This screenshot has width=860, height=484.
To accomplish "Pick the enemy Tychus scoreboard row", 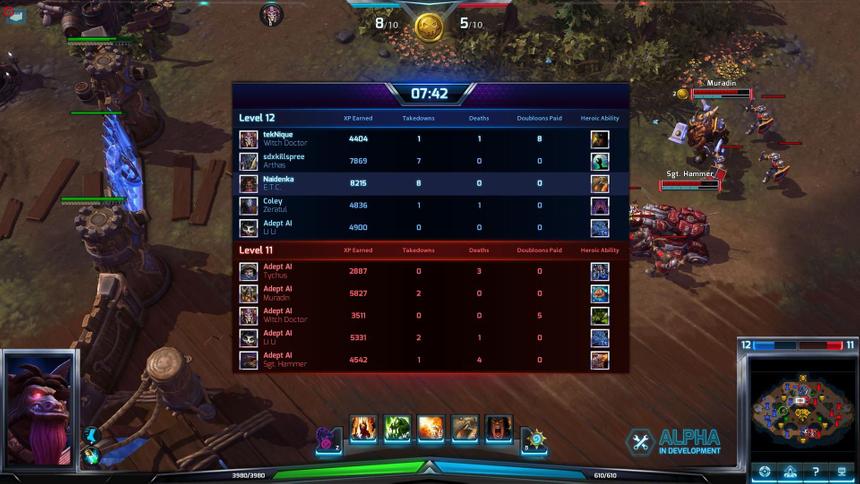I will coord(430,271).
